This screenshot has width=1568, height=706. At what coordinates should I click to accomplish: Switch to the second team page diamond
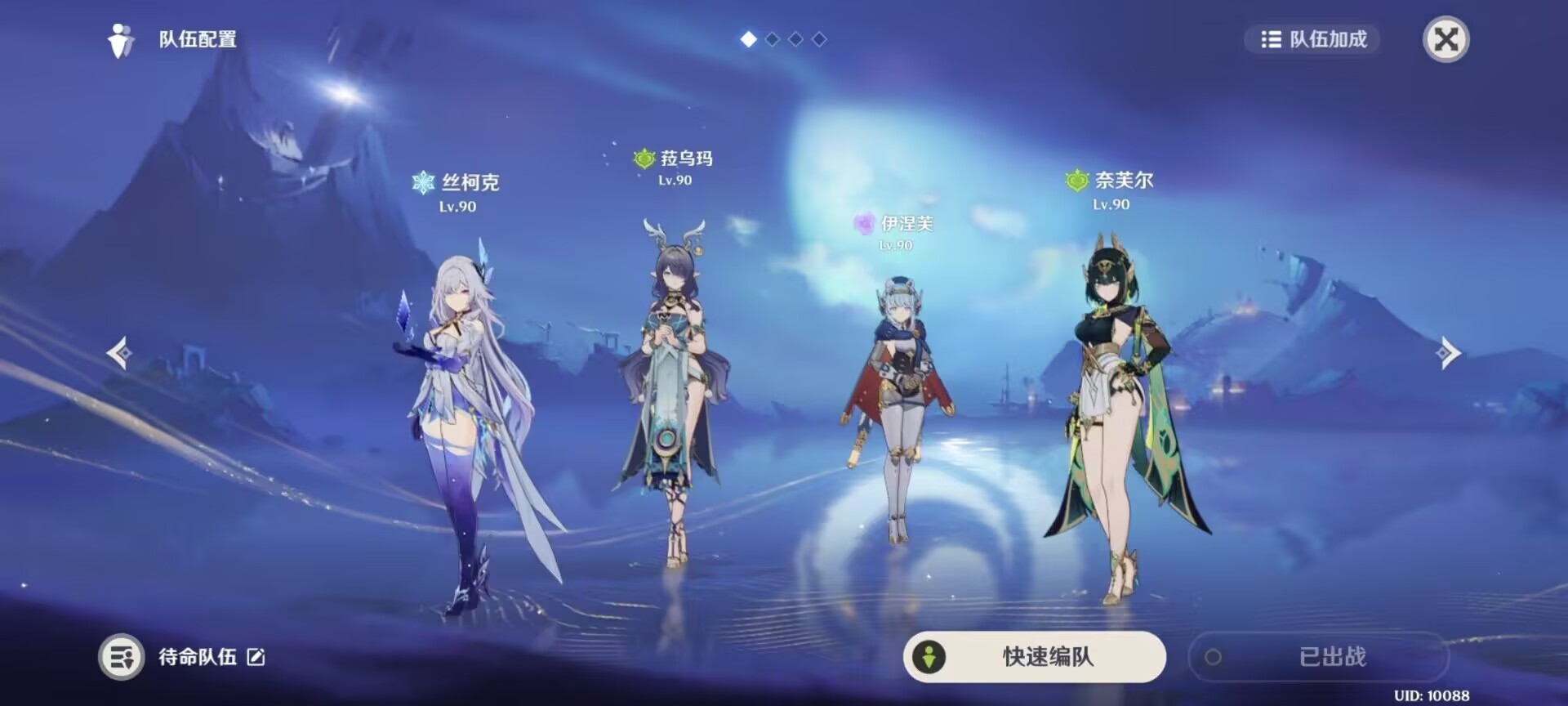coord(772,38)
